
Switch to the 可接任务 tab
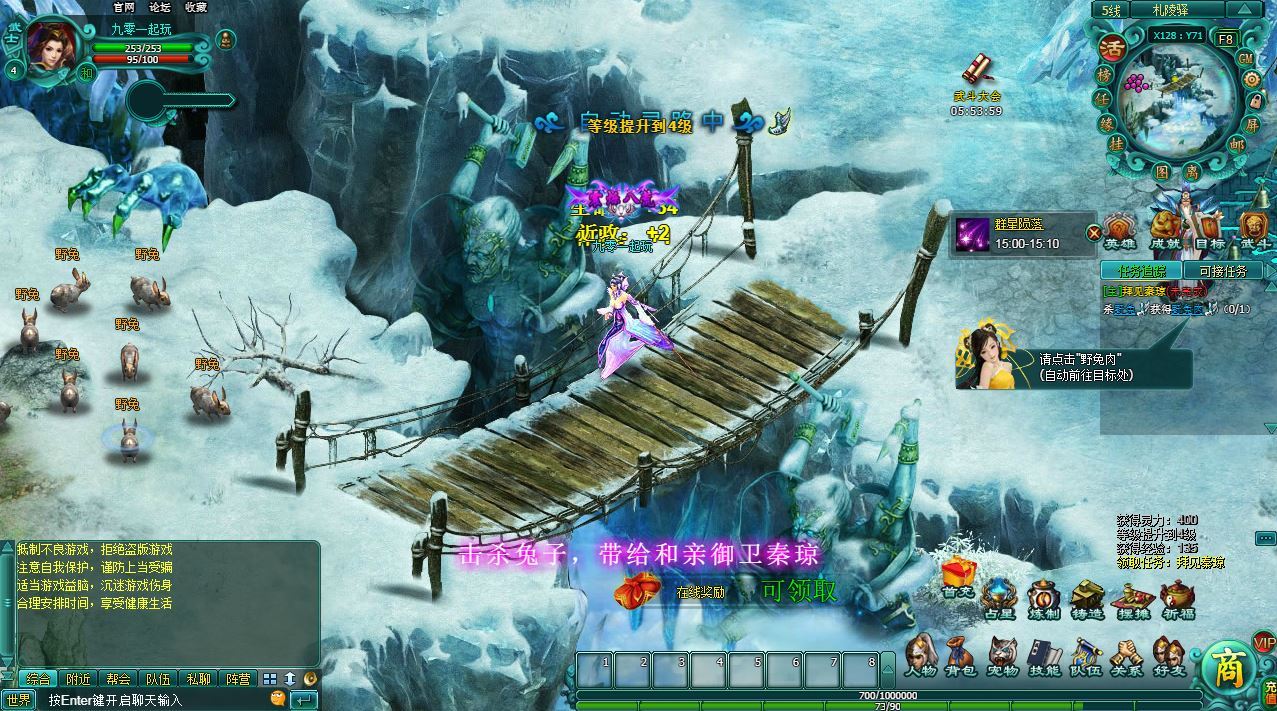(1222, 271)
